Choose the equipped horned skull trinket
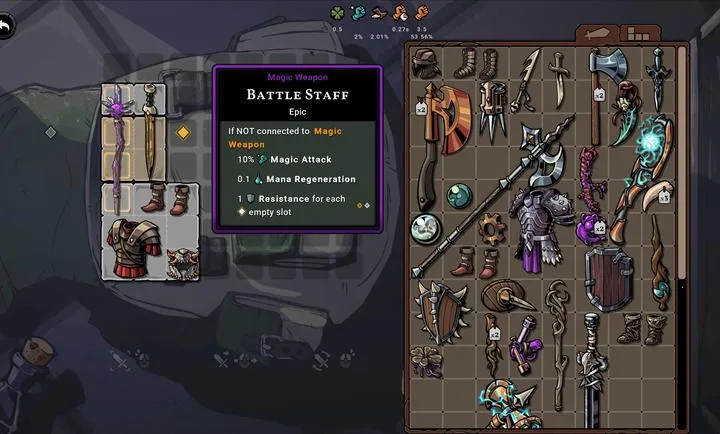This screenshot has height=434, width=720. [x=181, y=265]
